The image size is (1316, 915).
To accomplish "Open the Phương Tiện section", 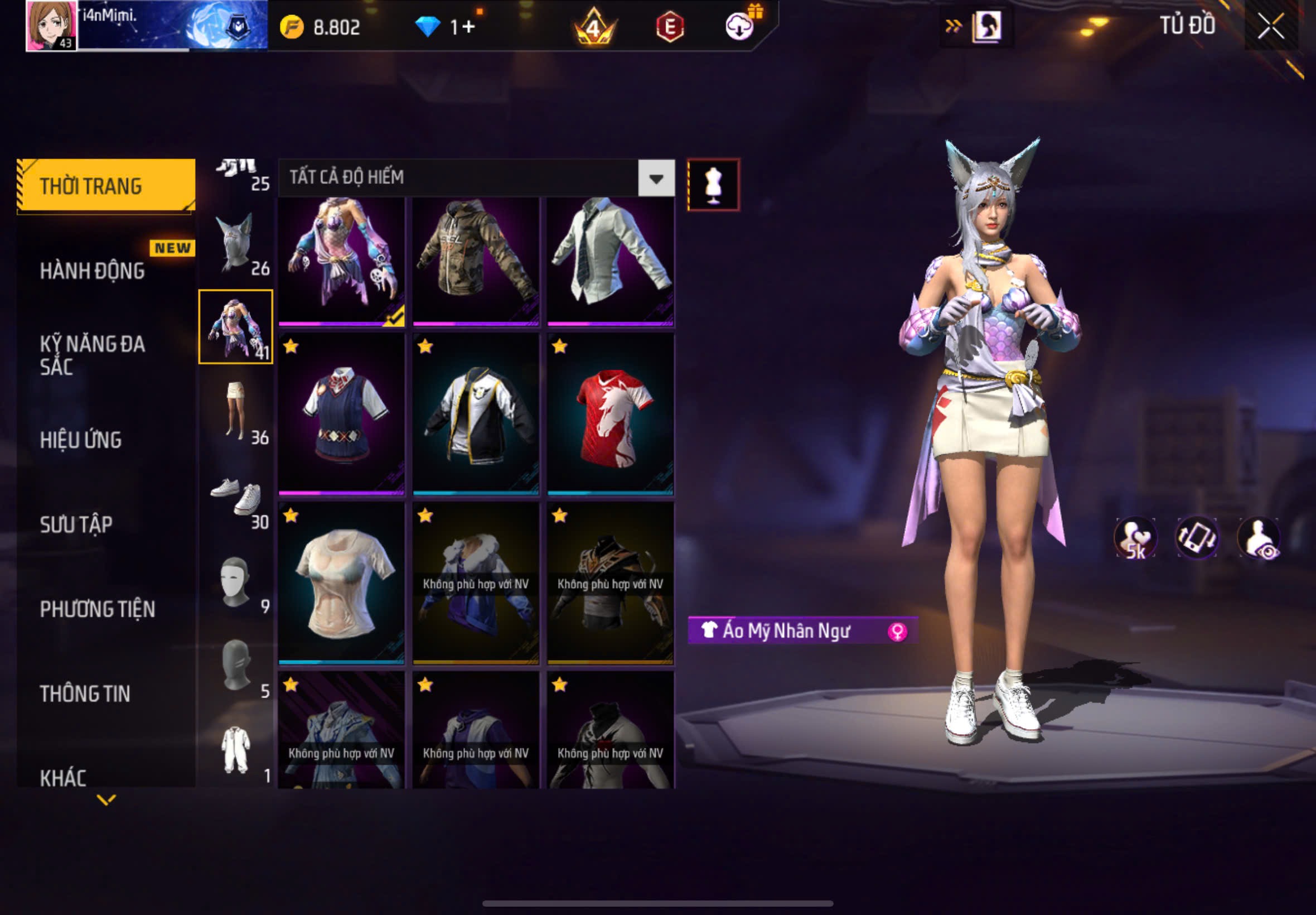I will [x=97, y=609].
